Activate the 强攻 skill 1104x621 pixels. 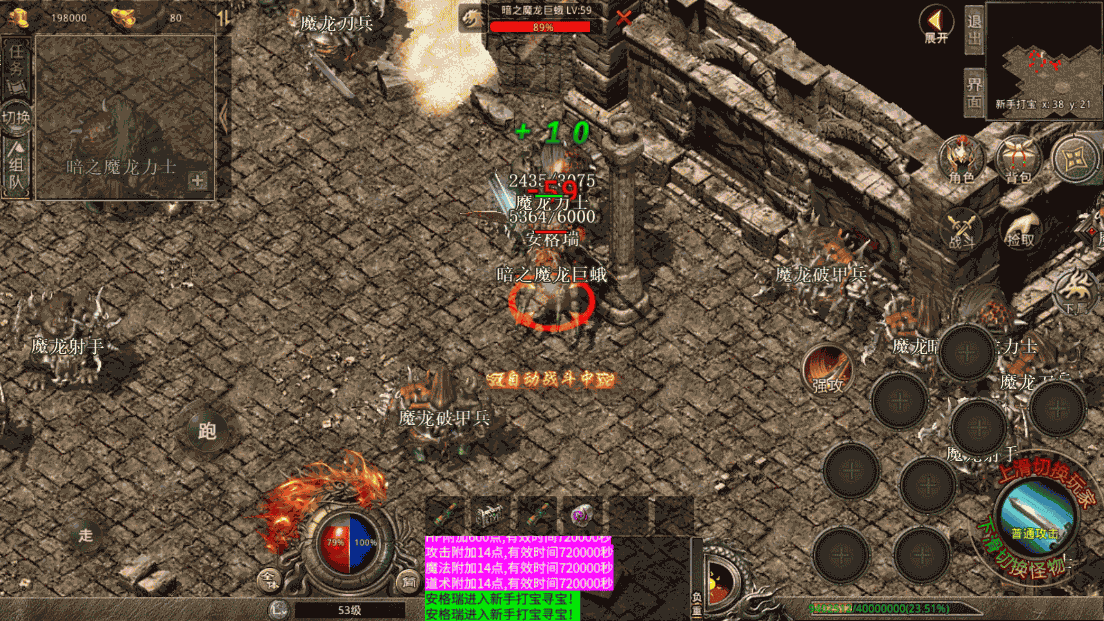(827, 369)
